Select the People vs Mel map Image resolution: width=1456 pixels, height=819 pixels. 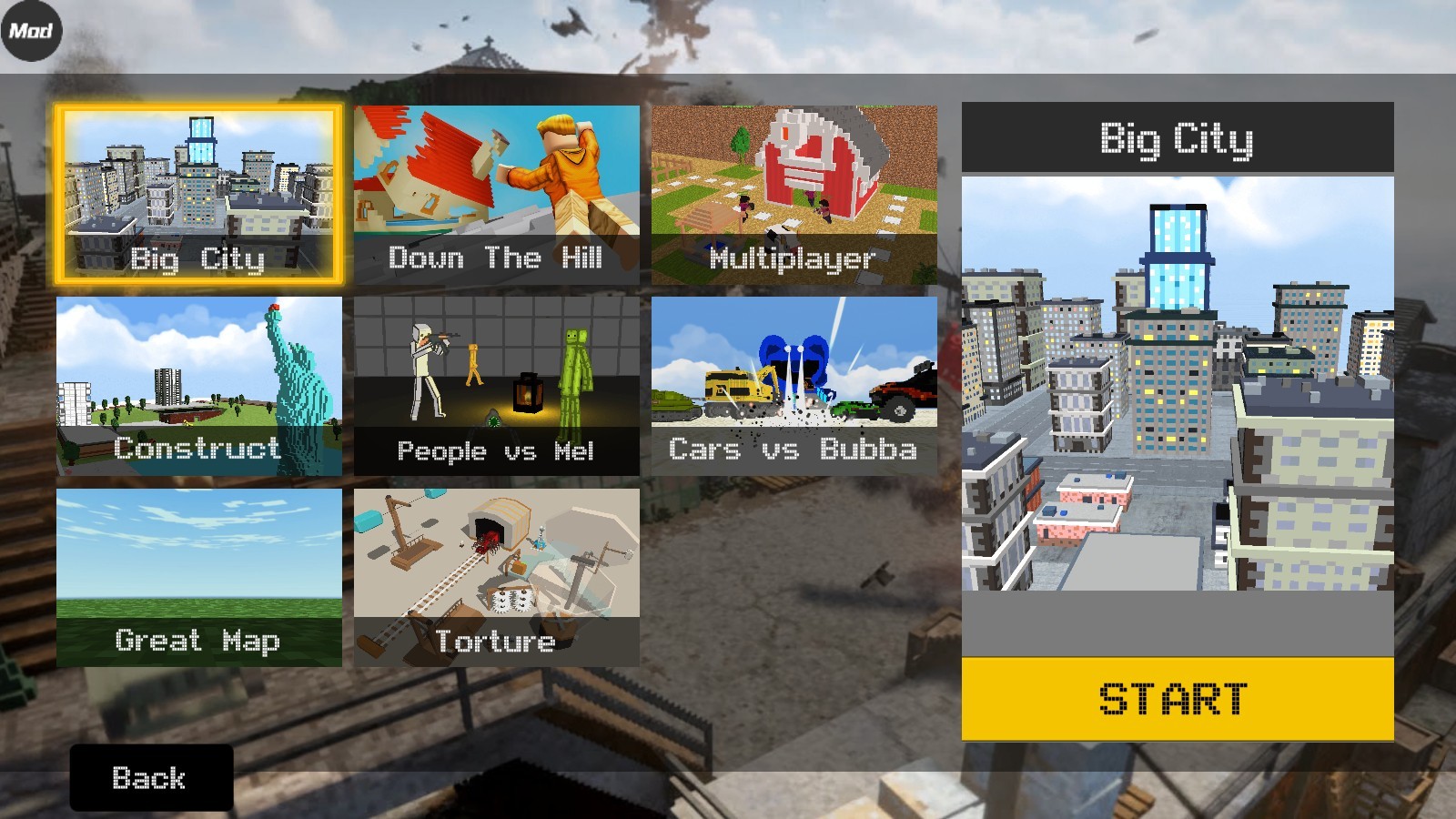496,386
